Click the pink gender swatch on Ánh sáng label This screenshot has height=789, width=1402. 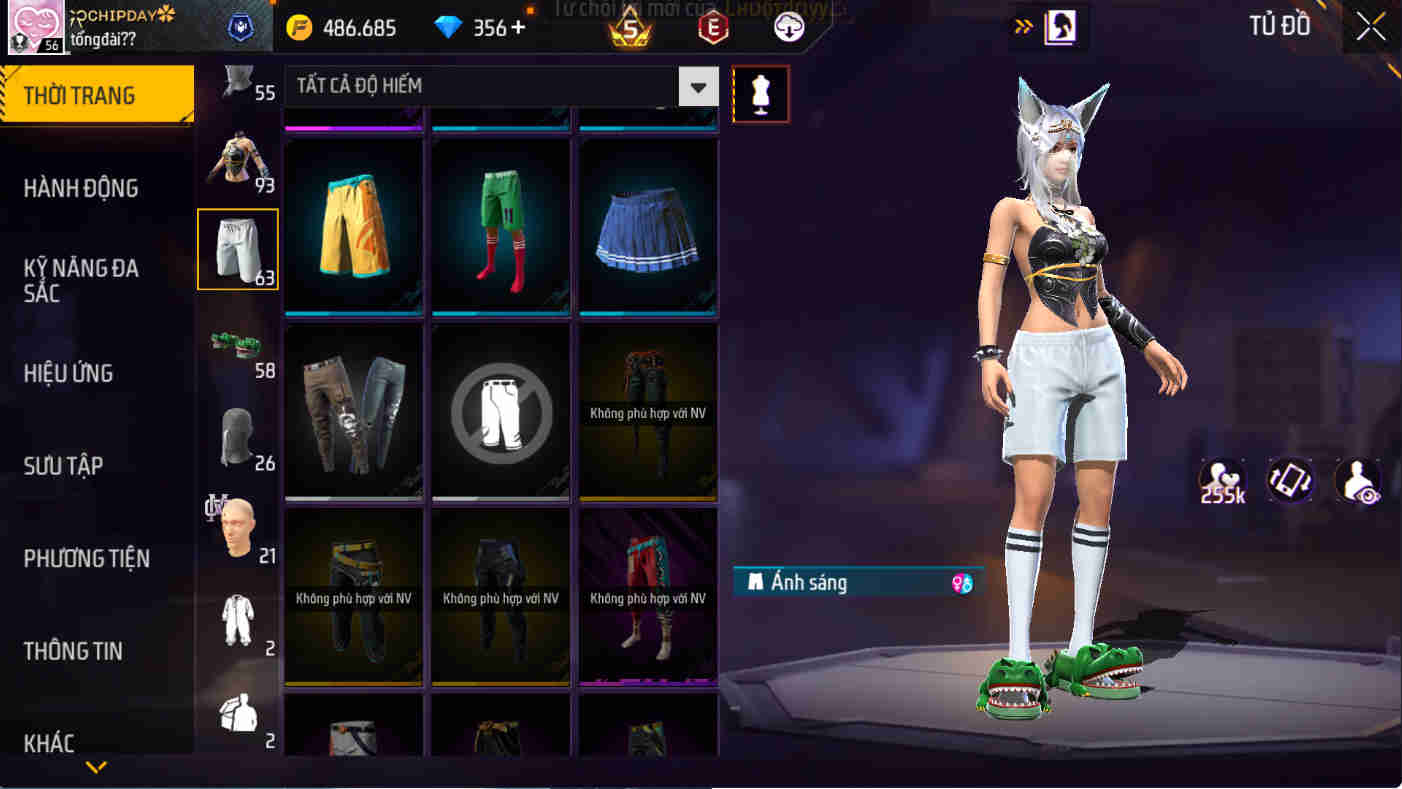click(965, 581)
